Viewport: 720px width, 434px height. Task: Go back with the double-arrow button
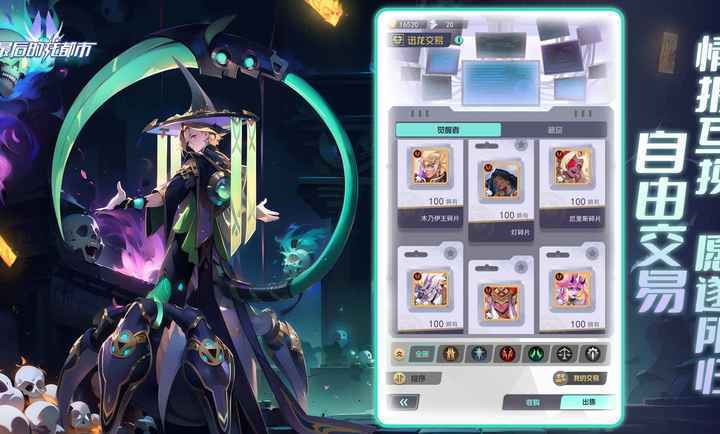(x=404, y=402)
